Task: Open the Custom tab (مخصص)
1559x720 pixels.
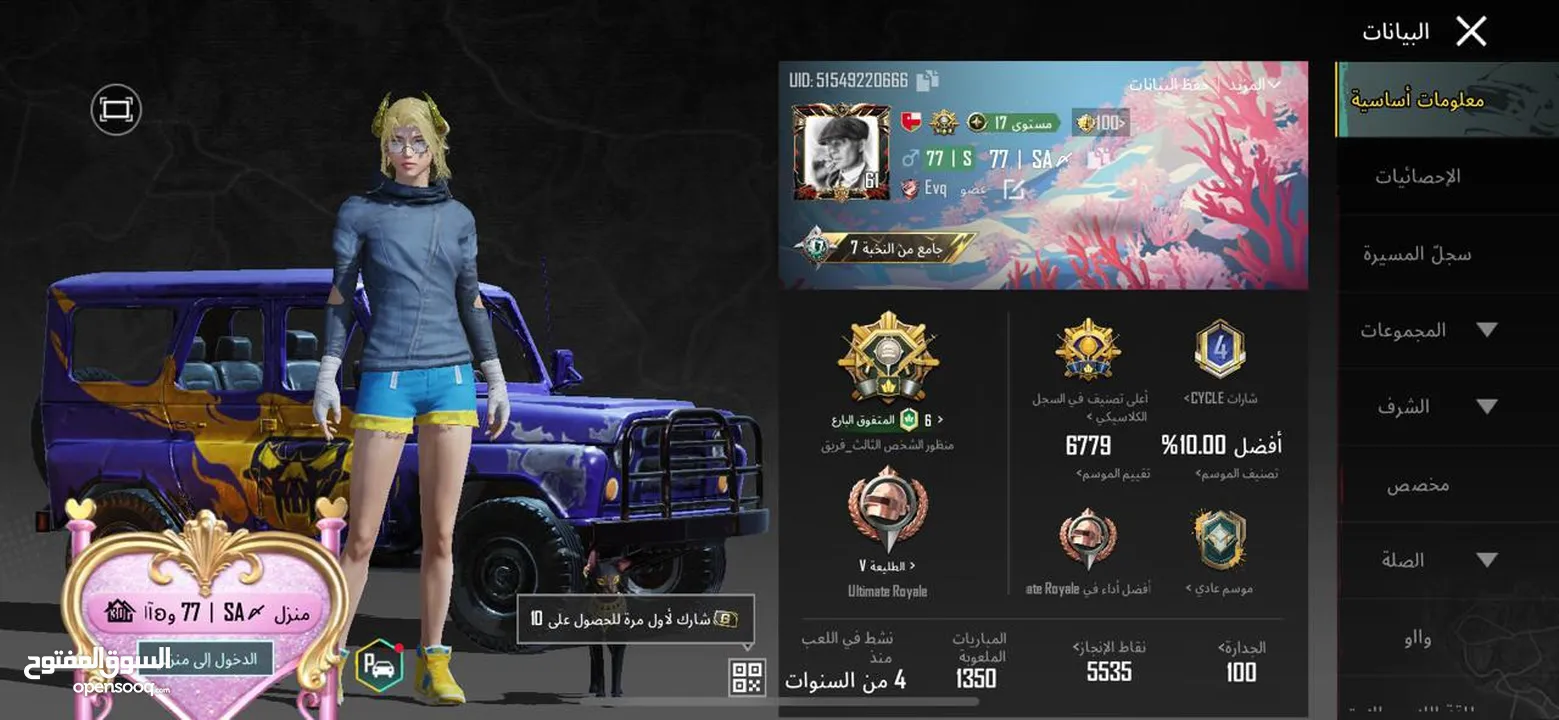Action: pyautogui.click(x=1417, y=485)
